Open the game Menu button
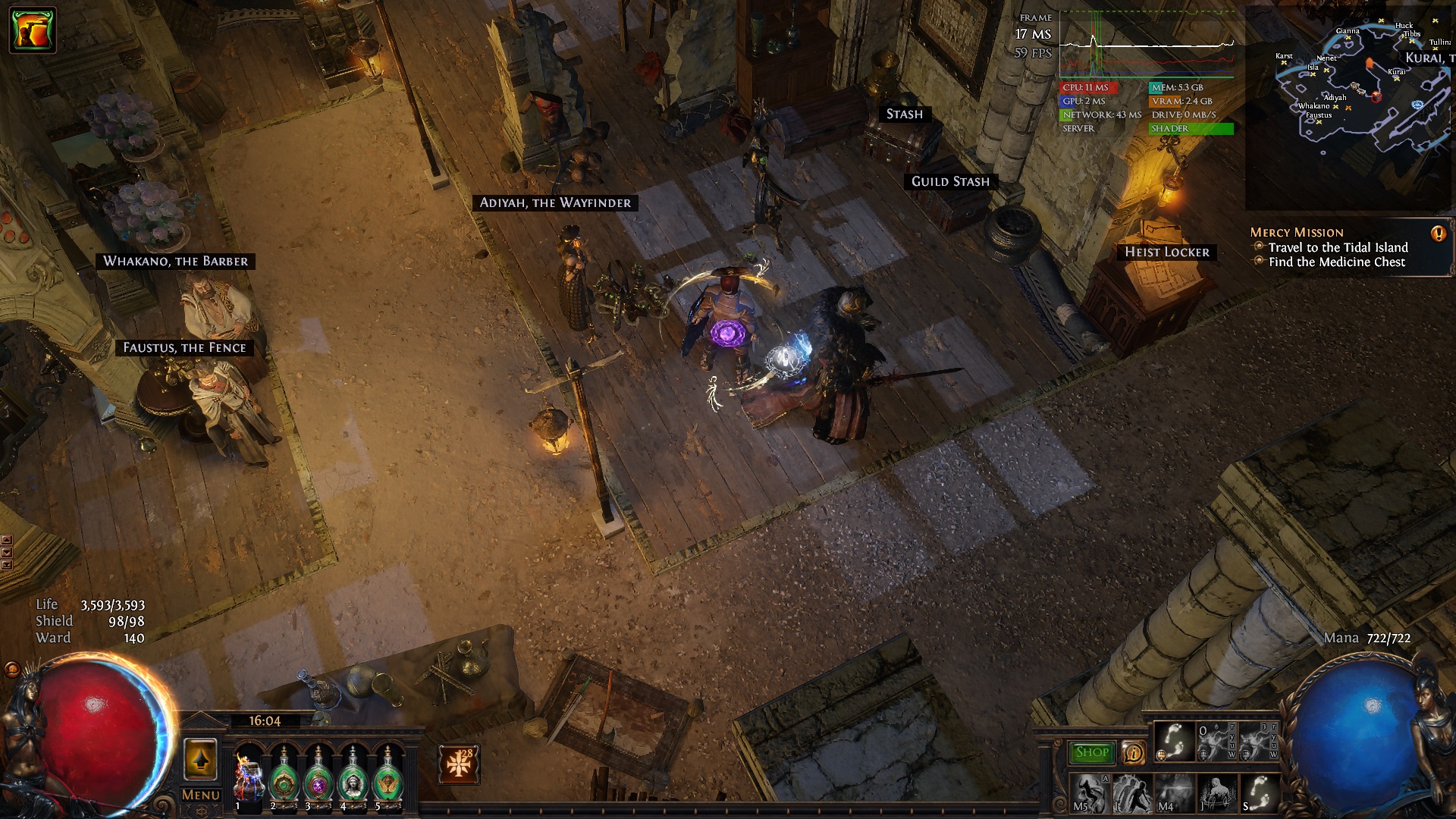 pyautogui.click(x=201, y=795)
